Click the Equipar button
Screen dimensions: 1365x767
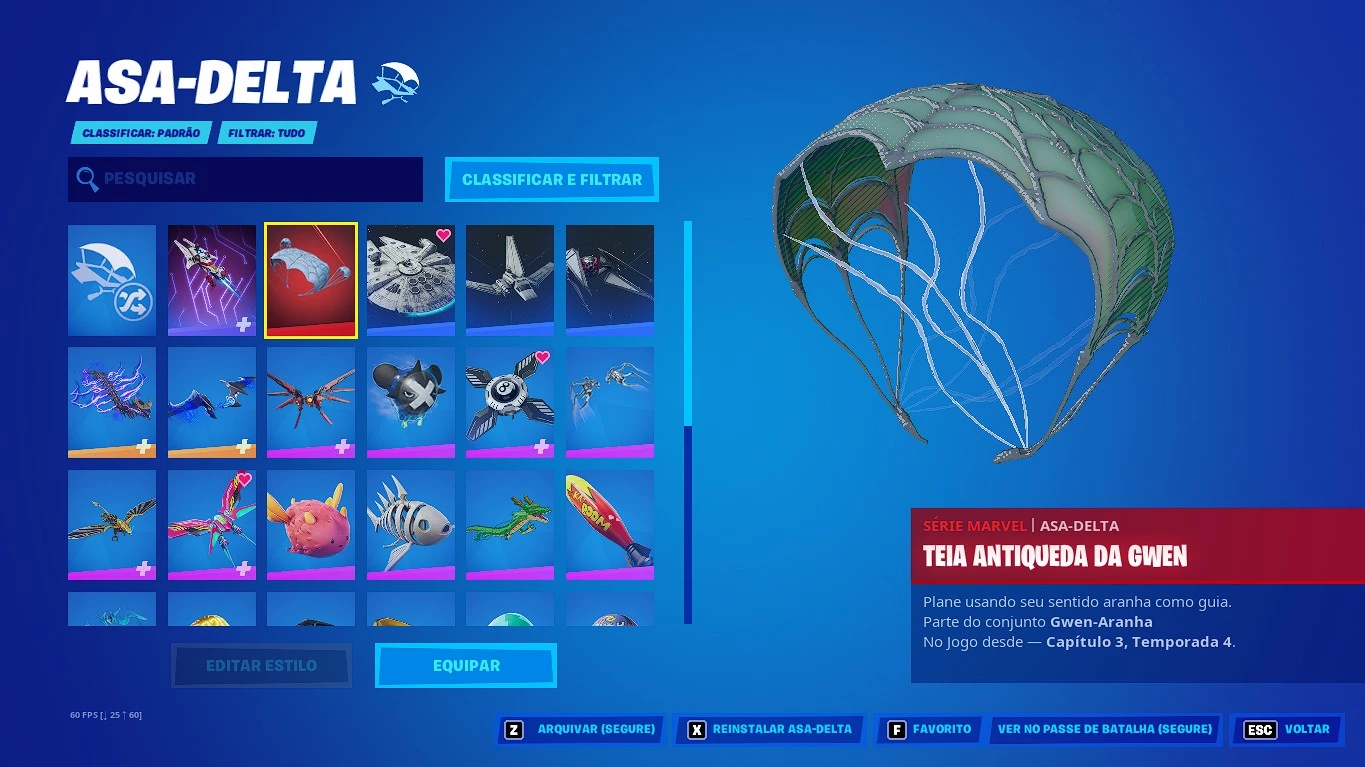465,664
